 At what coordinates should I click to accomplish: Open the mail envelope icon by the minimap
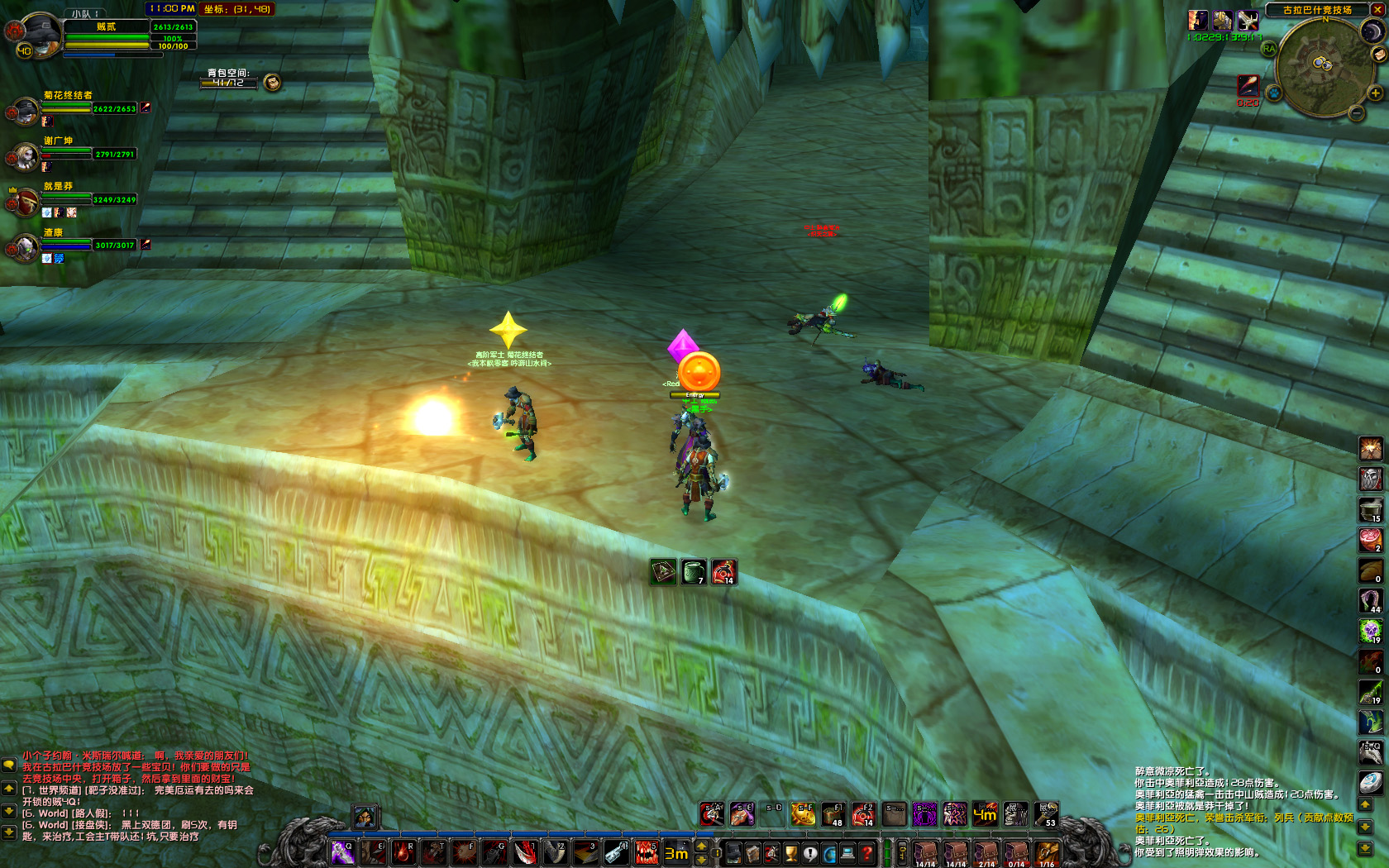pos(1378,55)
